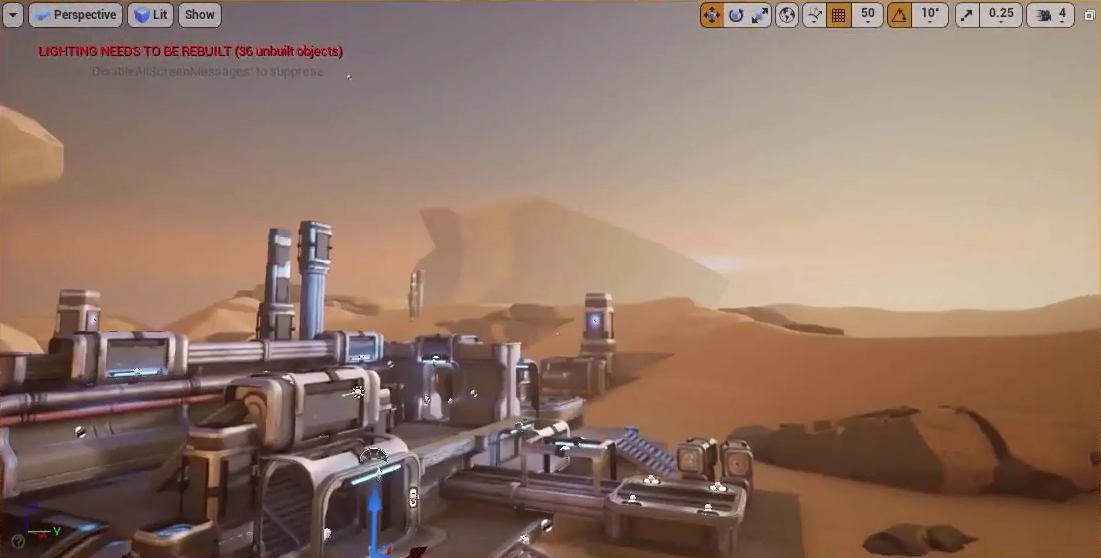
Task: Open the viewport options dropdown arrow
Action: click(13, 15)
